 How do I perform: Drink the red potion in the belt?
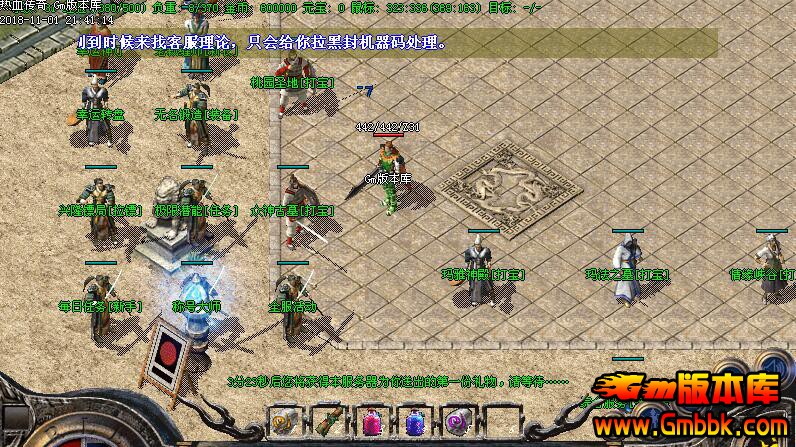[370, 422]
